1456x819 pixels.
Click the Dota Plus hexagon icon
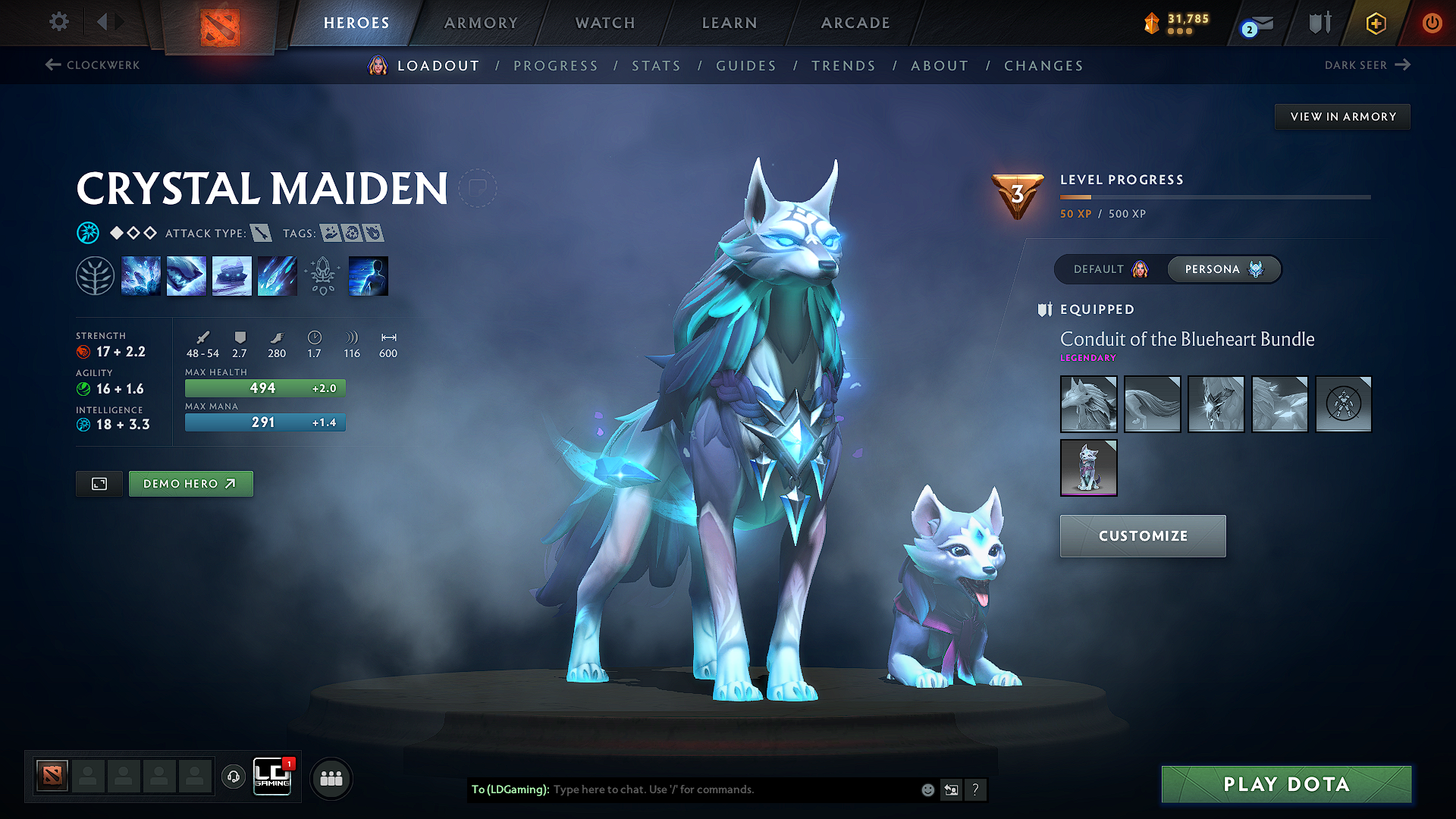pyautogui.click(x=1375, y=23)
